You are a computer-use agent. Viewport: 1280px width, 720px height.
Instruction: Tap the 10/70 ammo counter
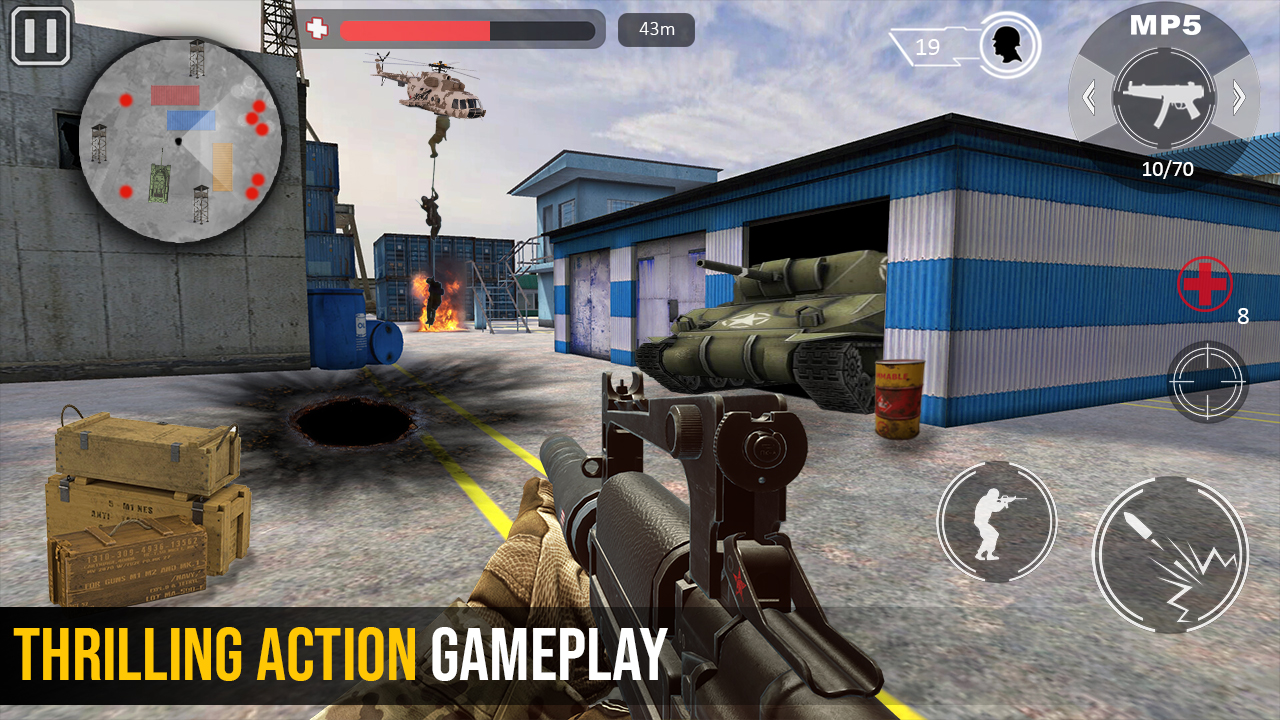[x=1166, y=169]
